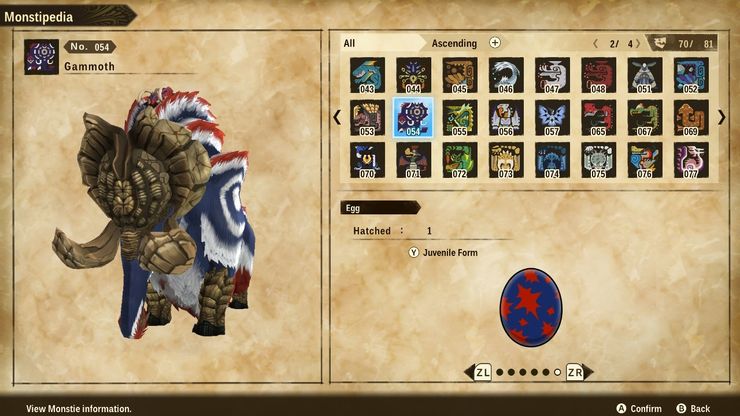Image resolution: width=740 pixels, height=416 pixels.
Task: Select monster entry number 052
Action: pos(691,75)
